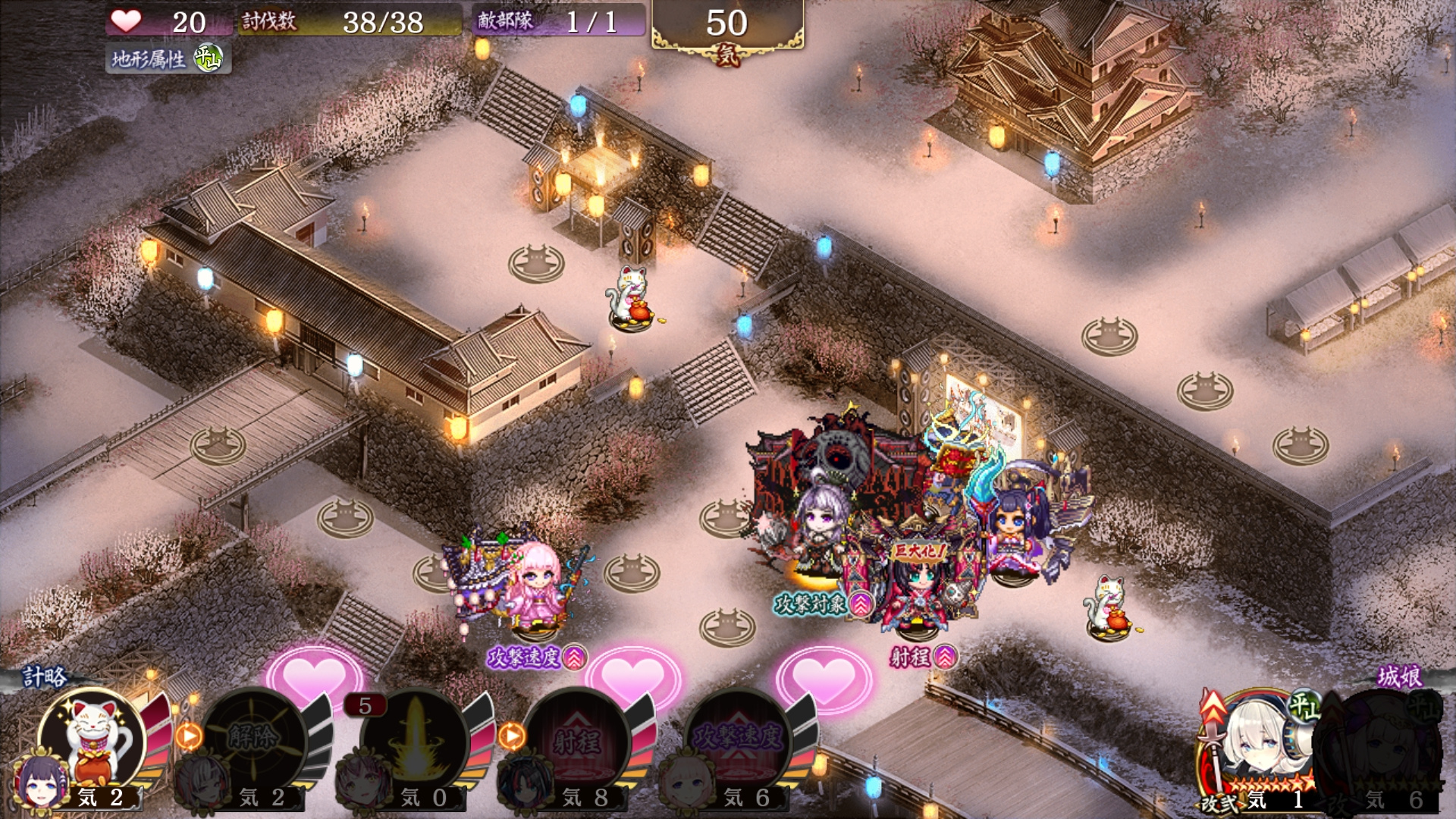Choose the 攻撃速度 attack speed stratagem
This screenshot has height=819, width=1456.
[x=738, y=739]
